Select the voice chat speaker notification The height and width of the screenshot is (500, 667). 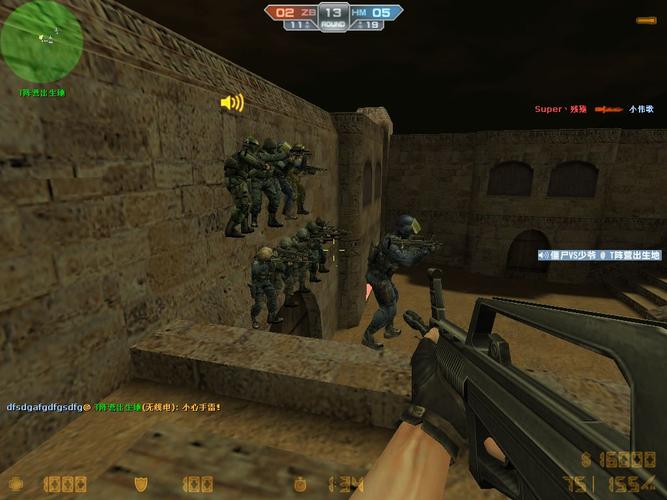click(599, 255)
